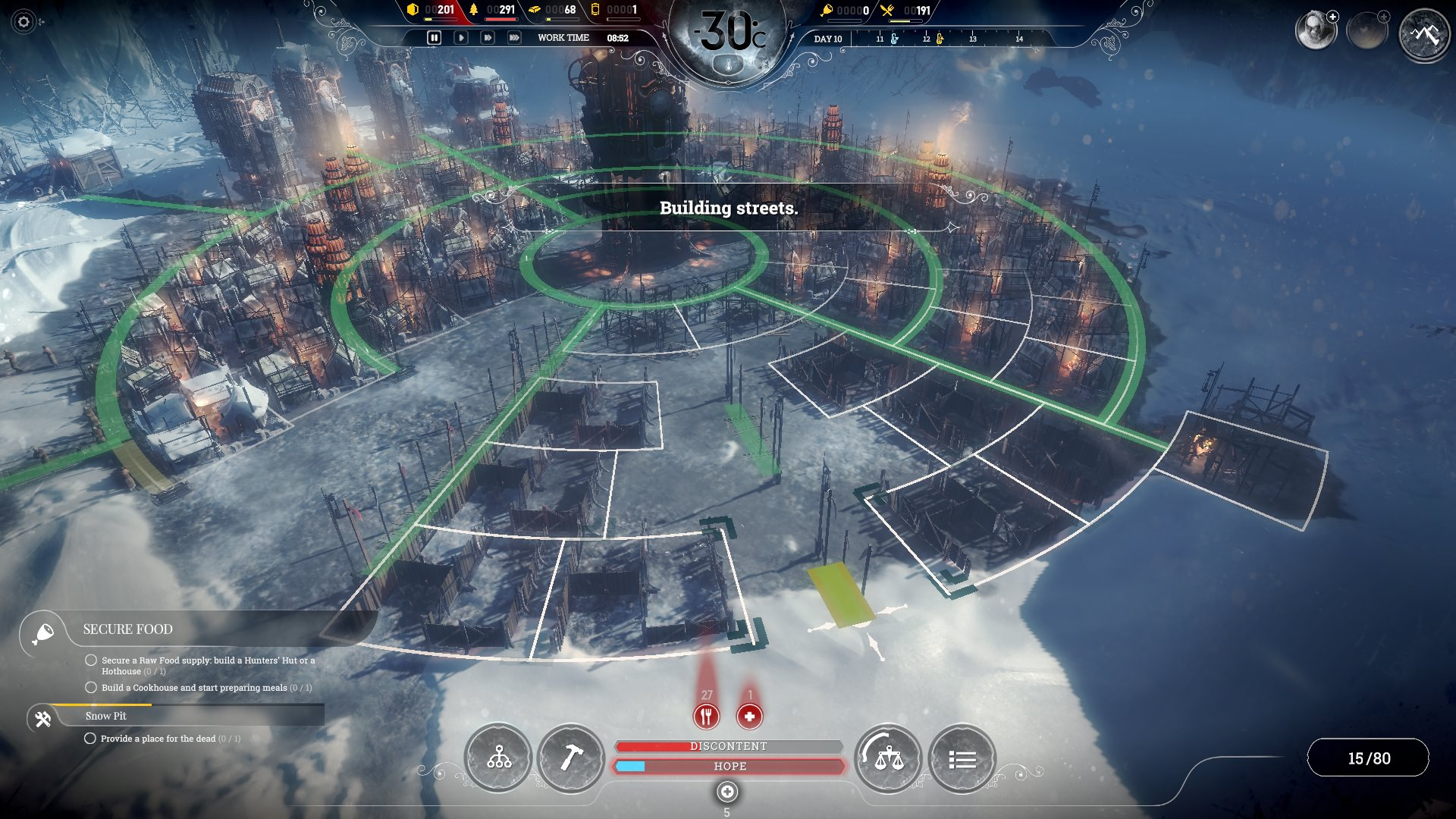Click the Secure Food objective header
This screenshot has width=1456, height=819.
(127, 629)
